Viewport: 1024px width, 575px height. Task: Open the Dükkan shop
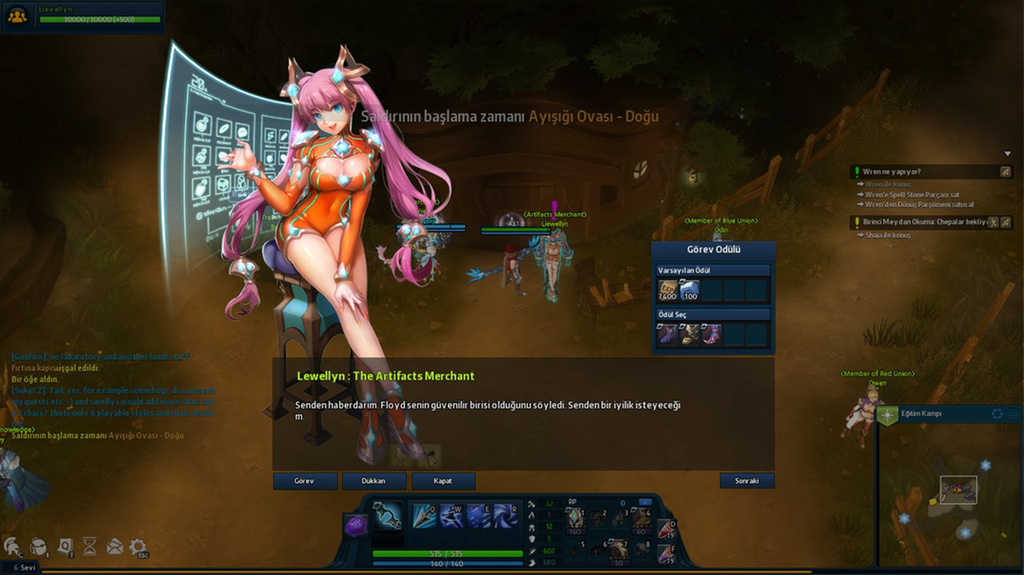point(374,481)
